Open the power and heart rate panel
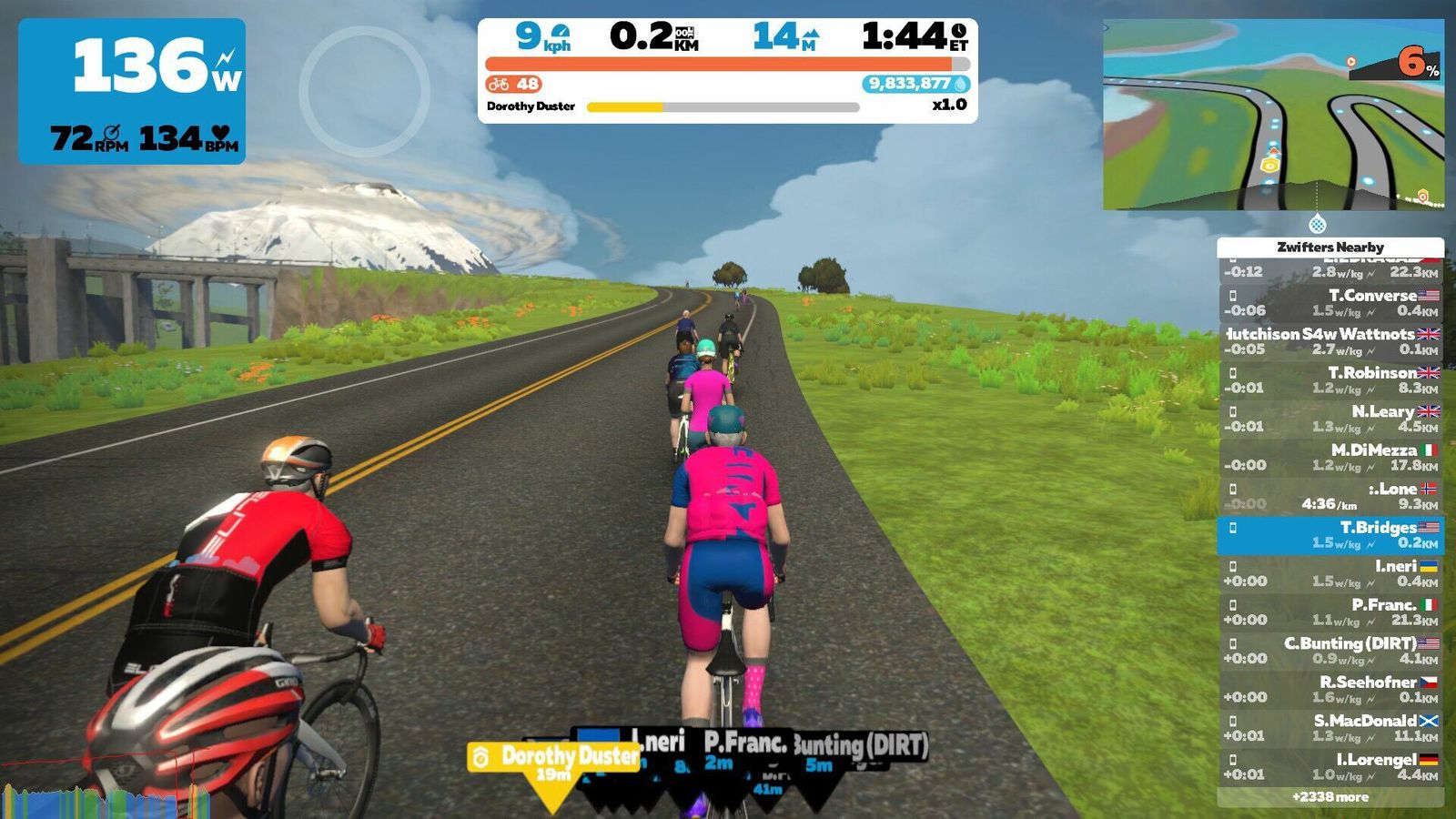The width and height of the screenshot is (1456, 819). (132, 91)
